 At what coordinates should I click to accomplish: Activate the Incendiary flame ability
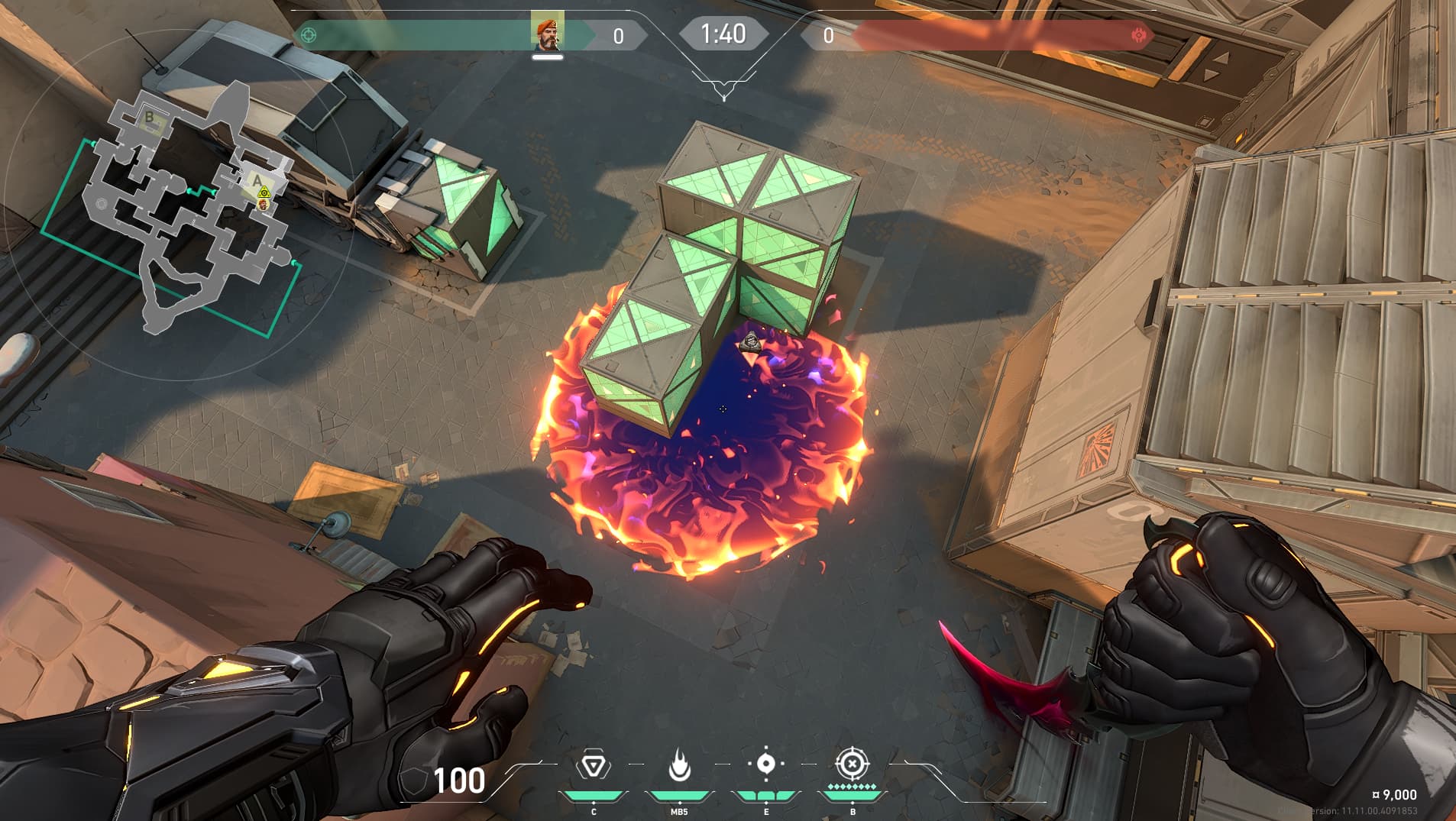click(679, 764)
